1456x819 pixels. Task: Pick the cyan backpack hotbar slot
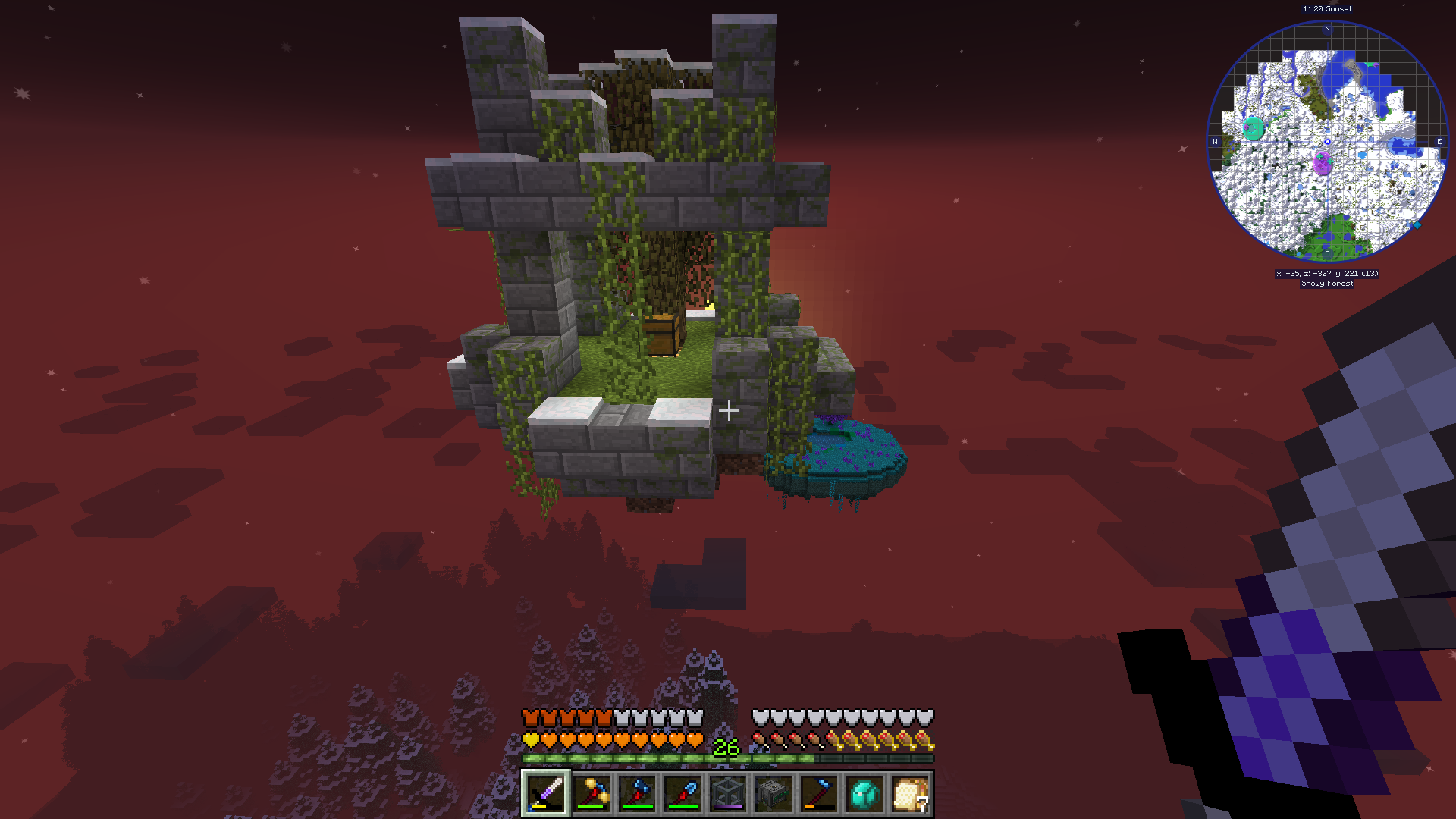(x=864, y=794)
